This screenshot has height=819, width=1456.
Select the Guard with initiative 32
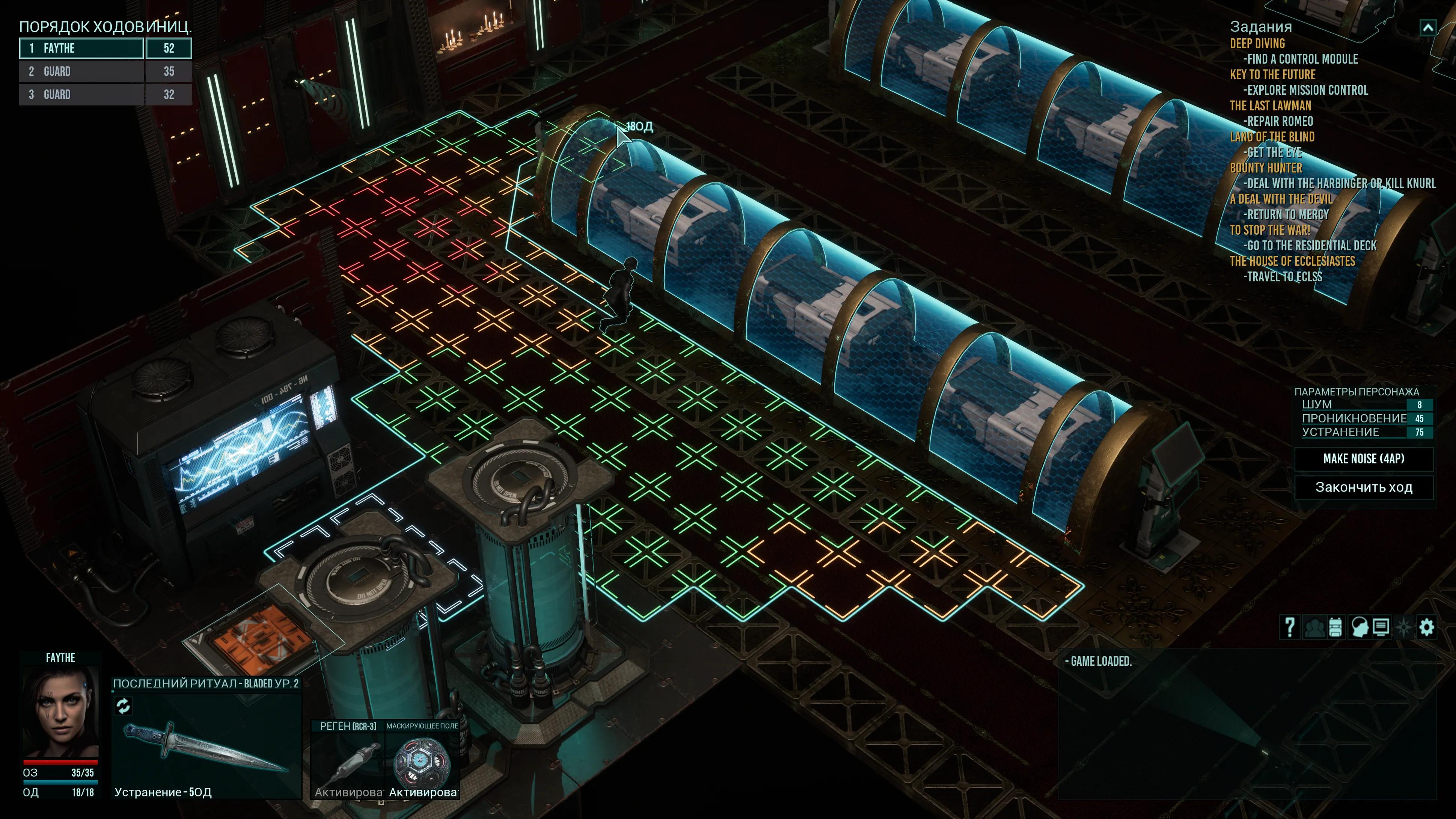pyautogui.click(x=82, y=94)
